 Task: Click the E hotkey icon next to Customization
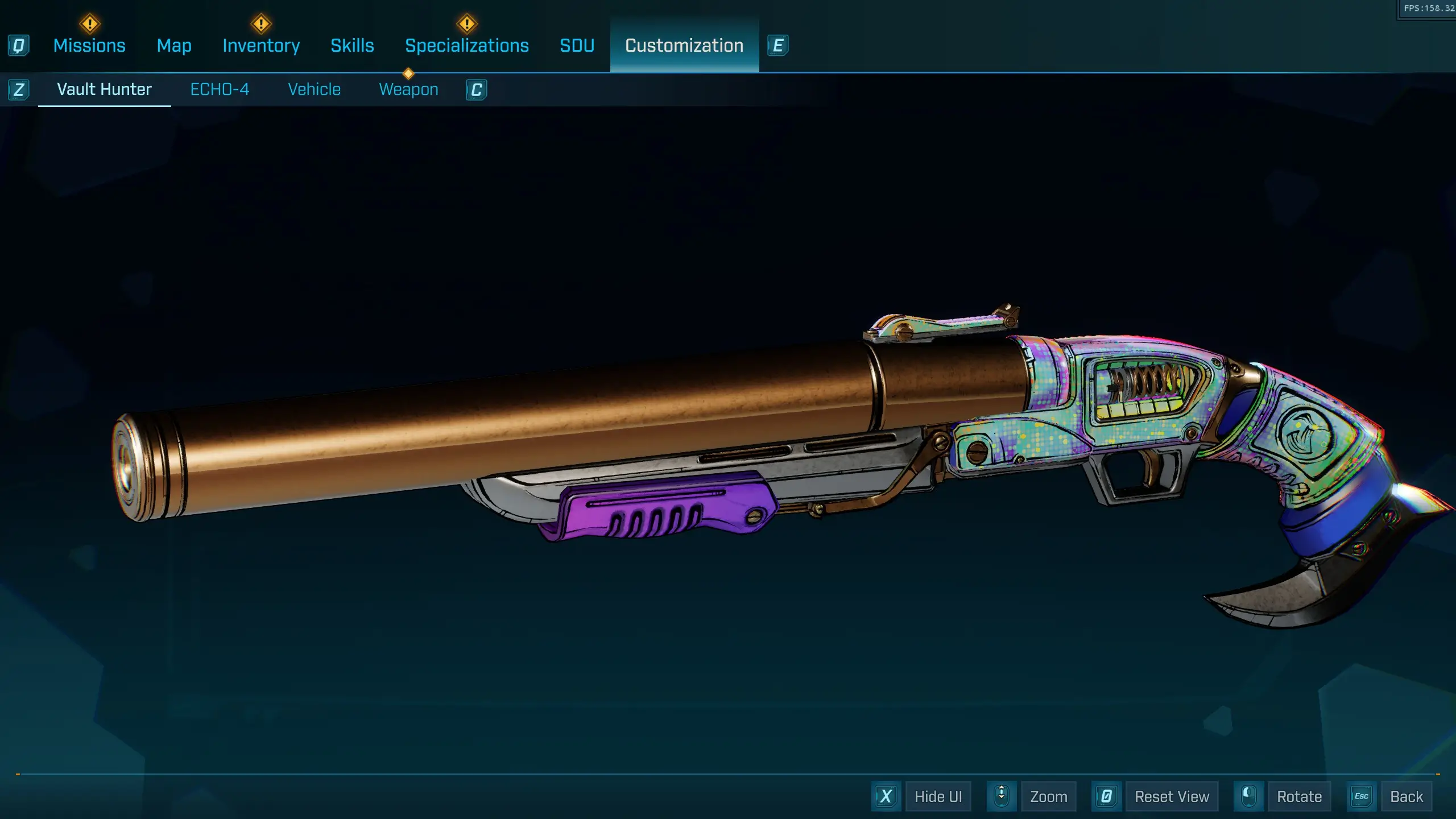(779, 46)
